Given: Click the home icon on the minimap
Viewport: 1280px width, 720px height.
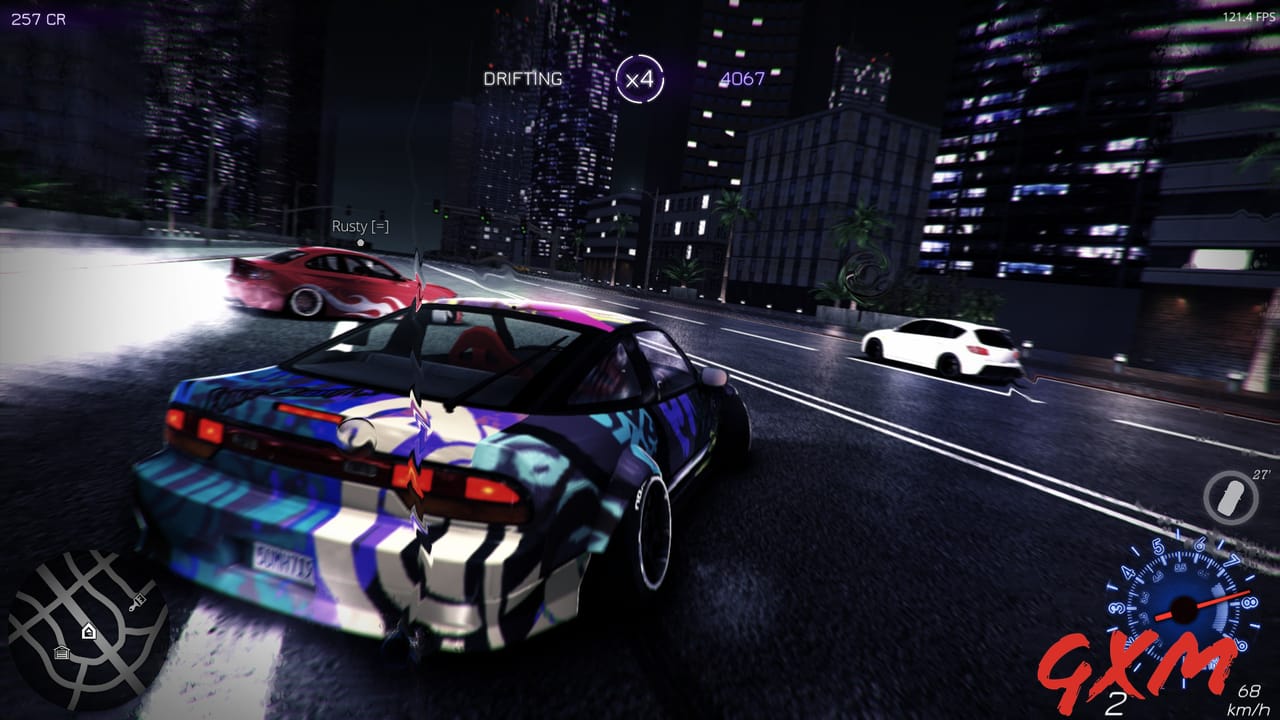Looking at the screenshot, I should pos(88,630).
